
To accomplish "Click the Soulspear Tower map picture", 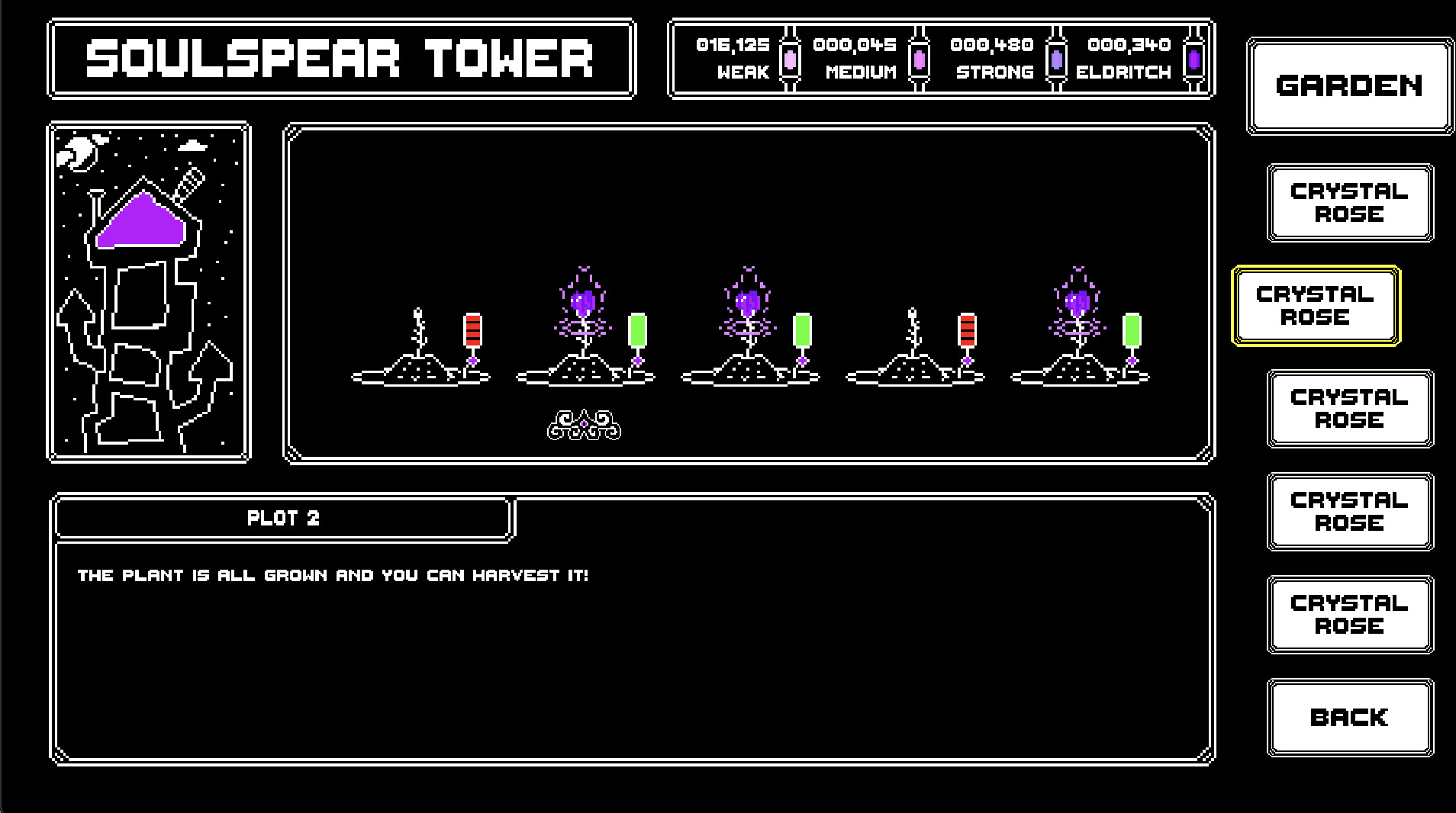I will (x=150, y=293).
